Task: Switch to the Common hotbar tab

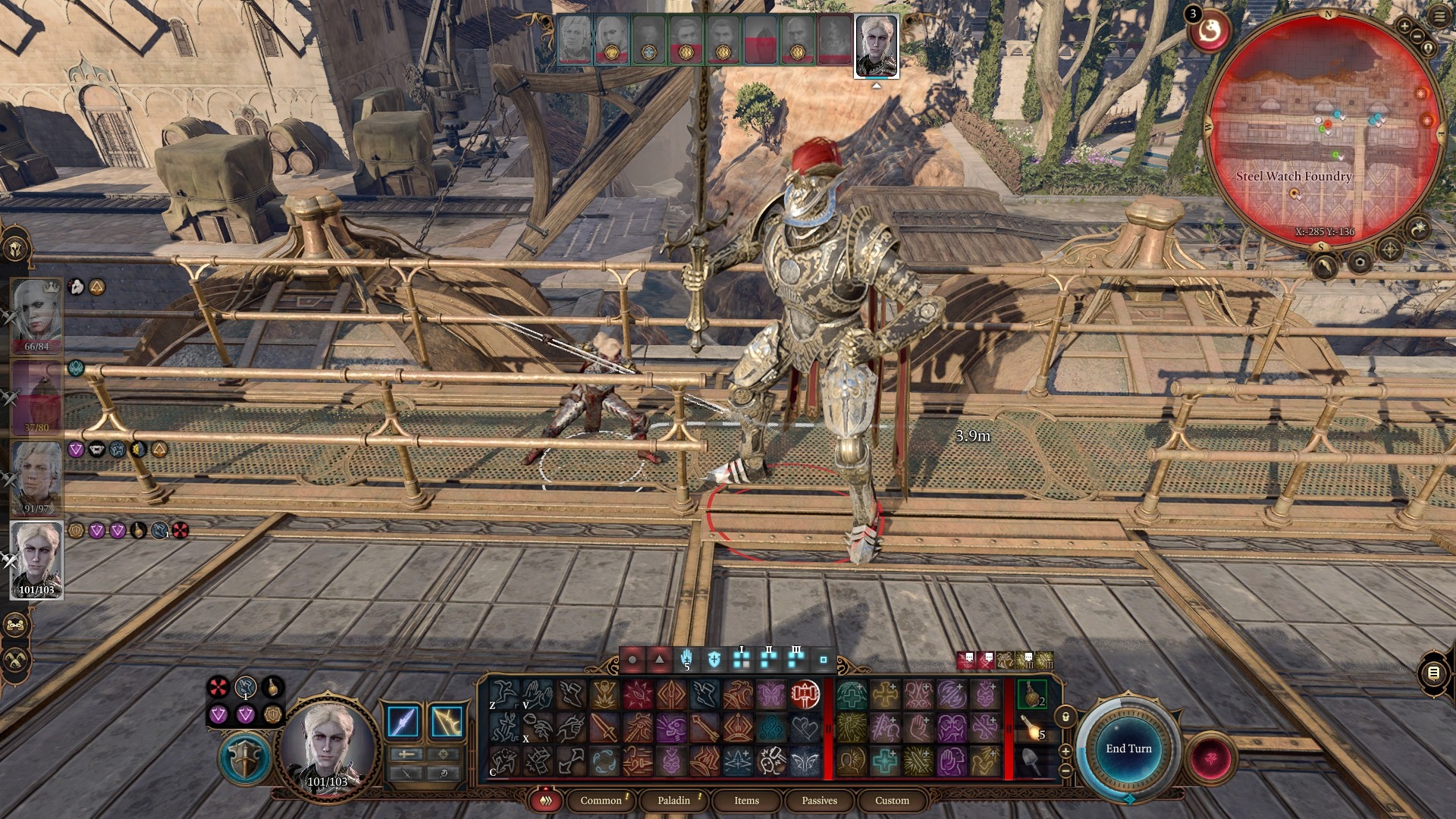Action: (601, 800)
